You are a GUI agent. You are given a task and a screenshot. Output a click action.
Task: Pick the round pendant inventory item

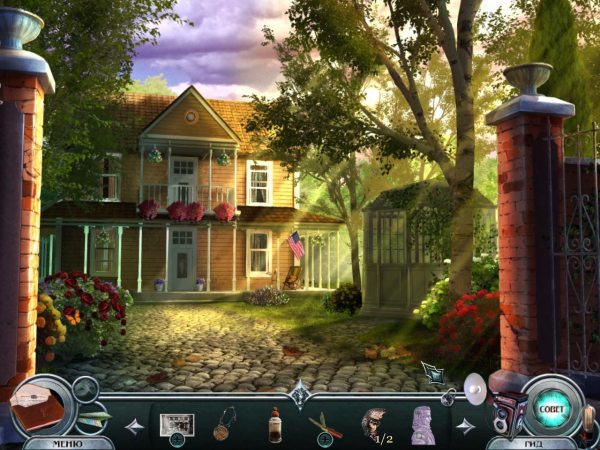[x=225, y=423]
